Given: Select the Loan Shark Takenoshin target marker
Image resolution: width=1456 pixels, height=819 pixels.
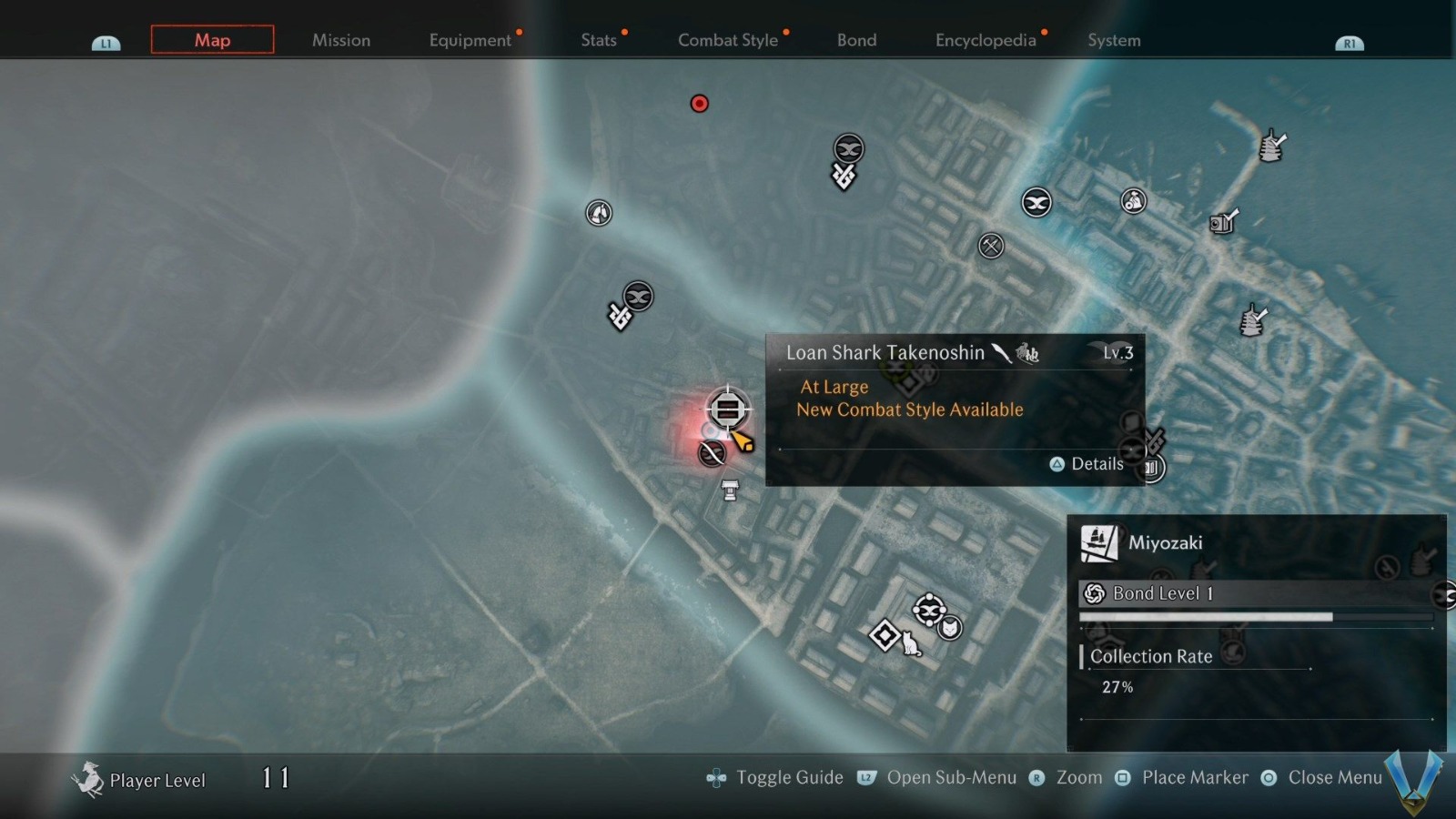Looking at the screenshot, I should [x=727, y=410].
